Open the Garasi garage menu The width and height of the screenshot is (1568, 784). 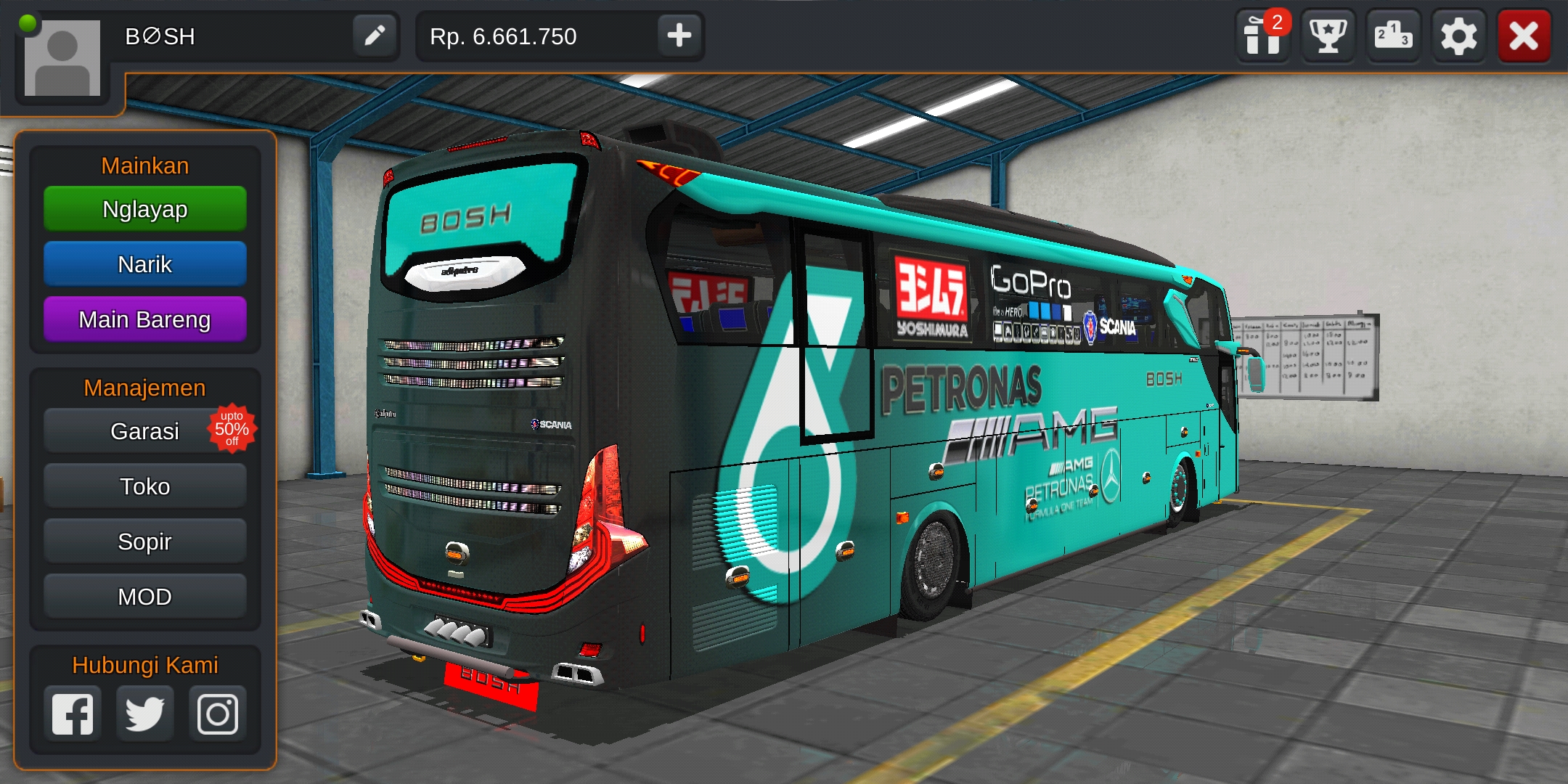click(144, 430)
